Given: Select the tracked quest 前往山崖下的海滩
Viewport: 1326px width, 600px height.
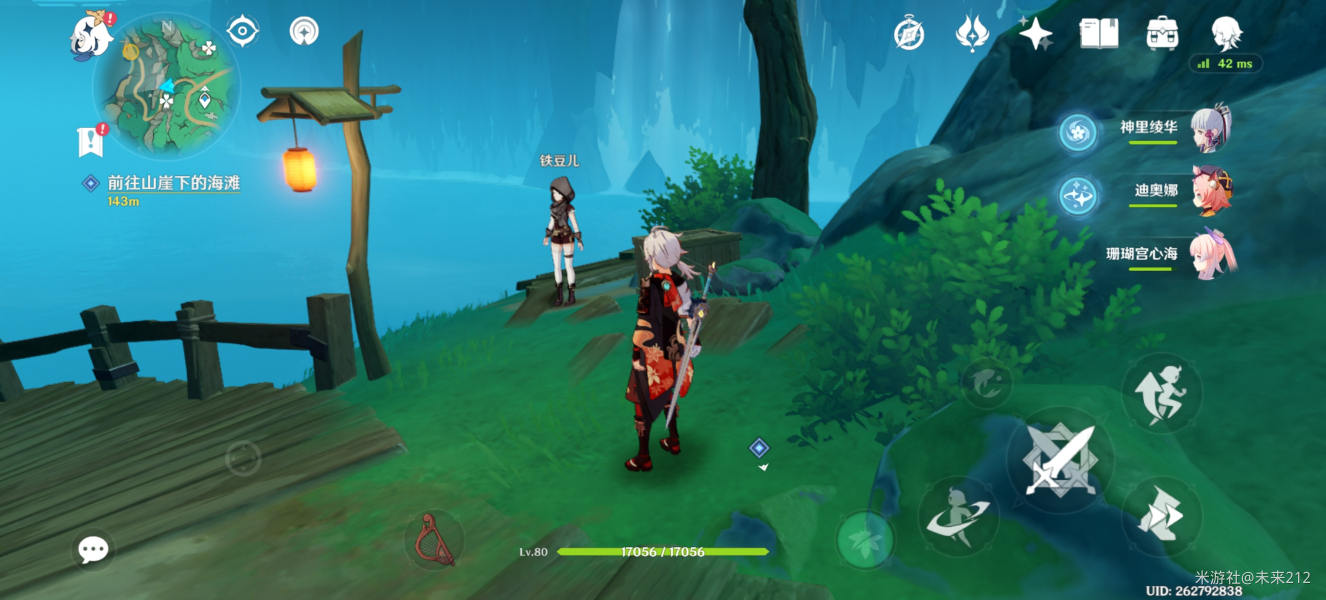Looking at the screenshot, I should point(173,184).
